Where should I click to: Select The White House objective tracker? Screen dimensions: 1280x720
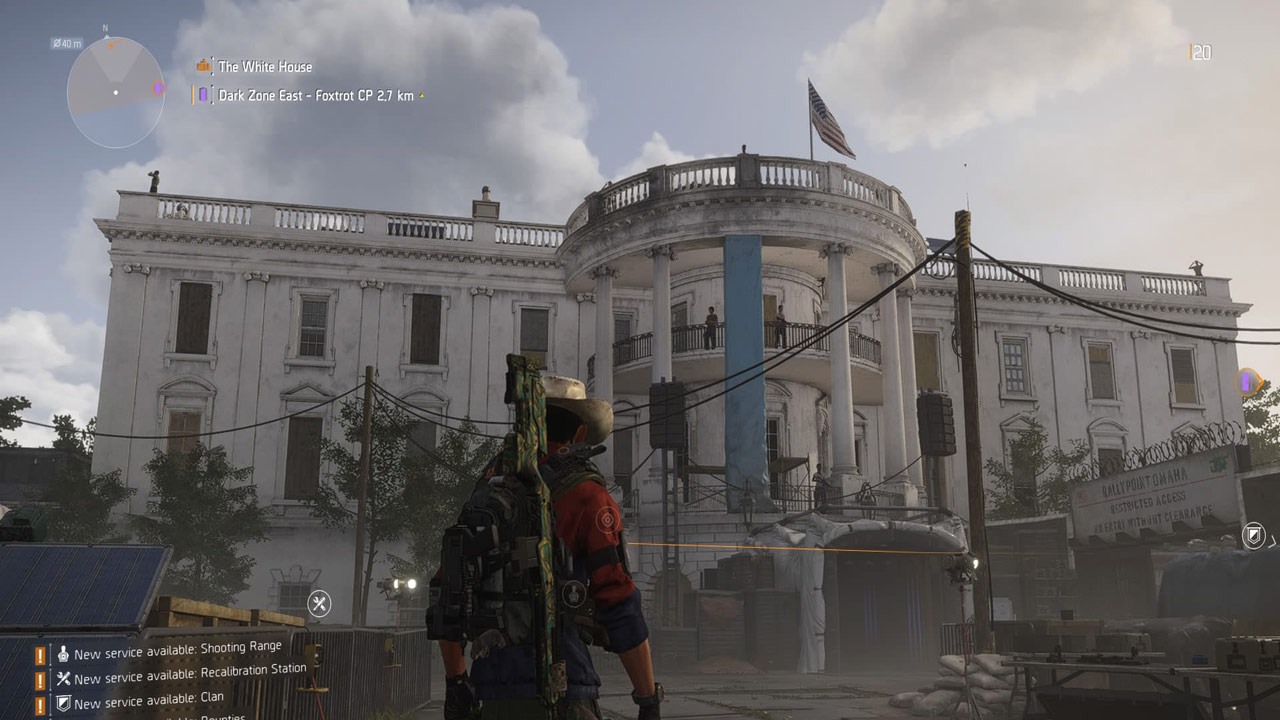265,67
